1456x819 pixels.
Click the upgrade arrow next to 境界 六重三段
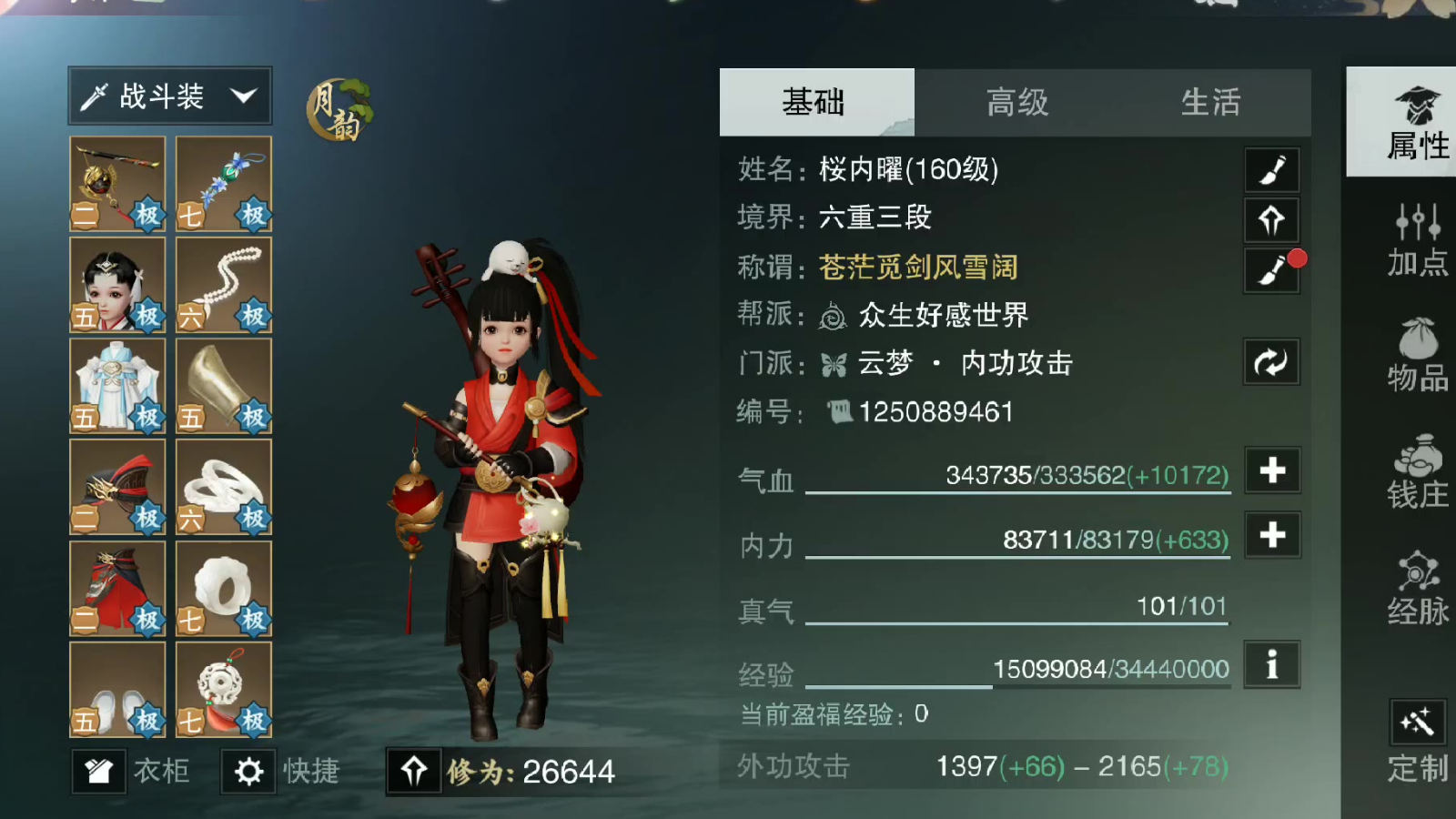point(1271,220)
